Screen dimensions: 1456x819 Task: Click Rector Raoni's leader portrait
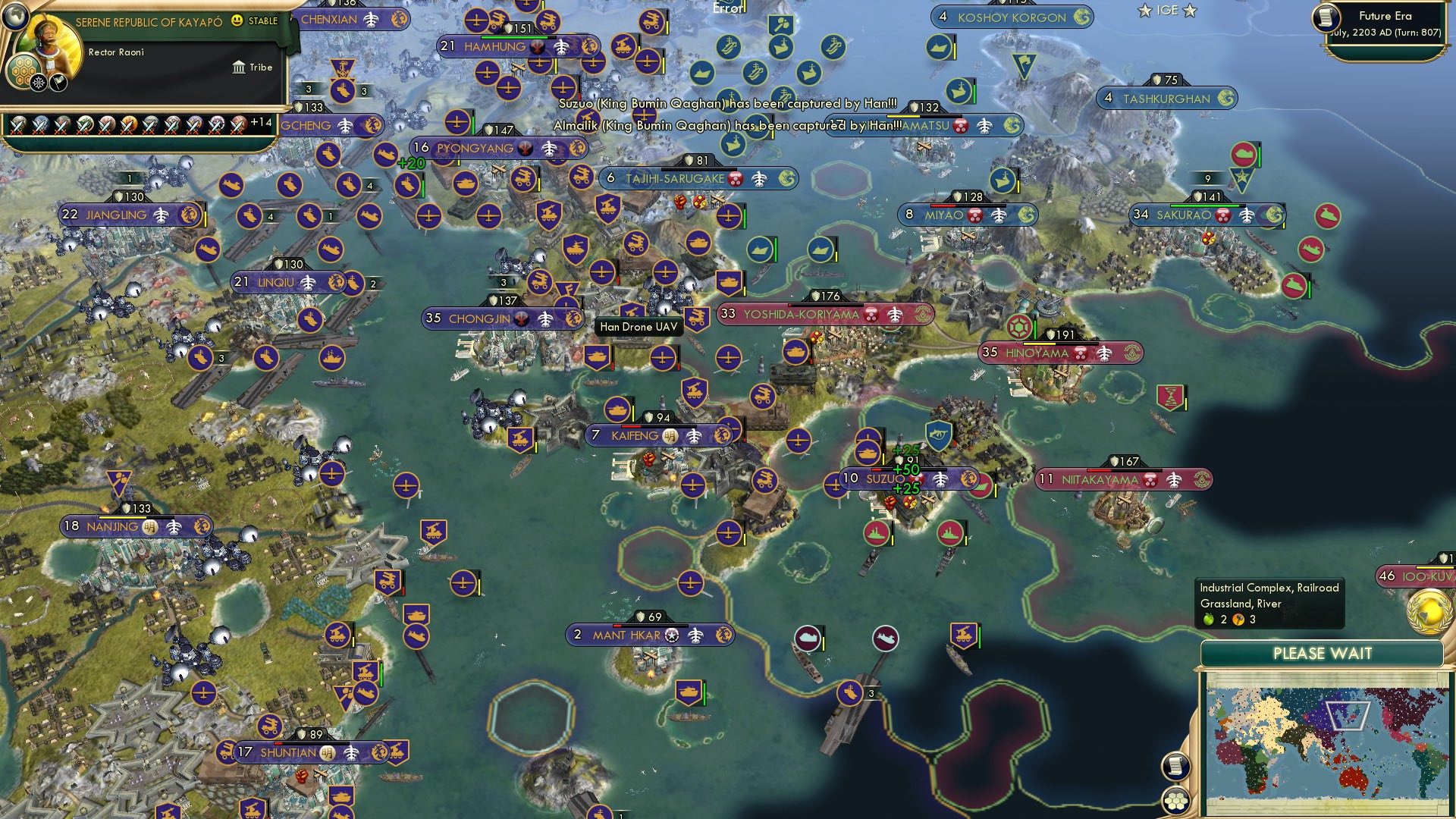click(x=52, y=41)
